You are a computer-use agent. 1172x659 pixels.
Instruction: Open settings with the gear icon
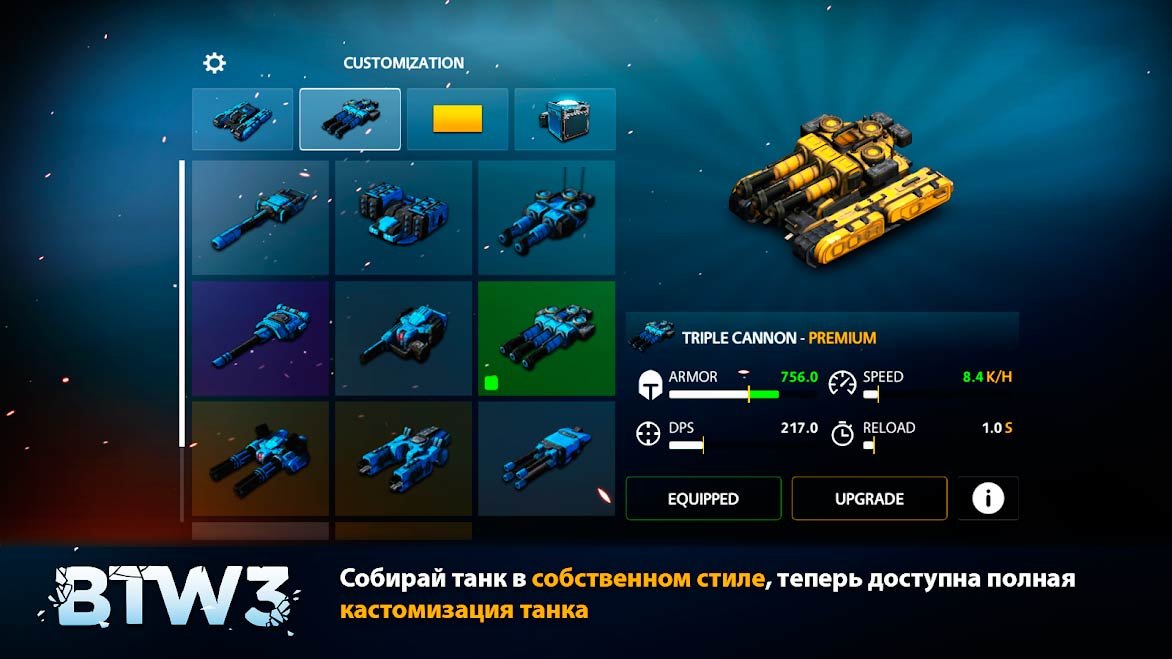pyautogui.click(x=214, y=63)
